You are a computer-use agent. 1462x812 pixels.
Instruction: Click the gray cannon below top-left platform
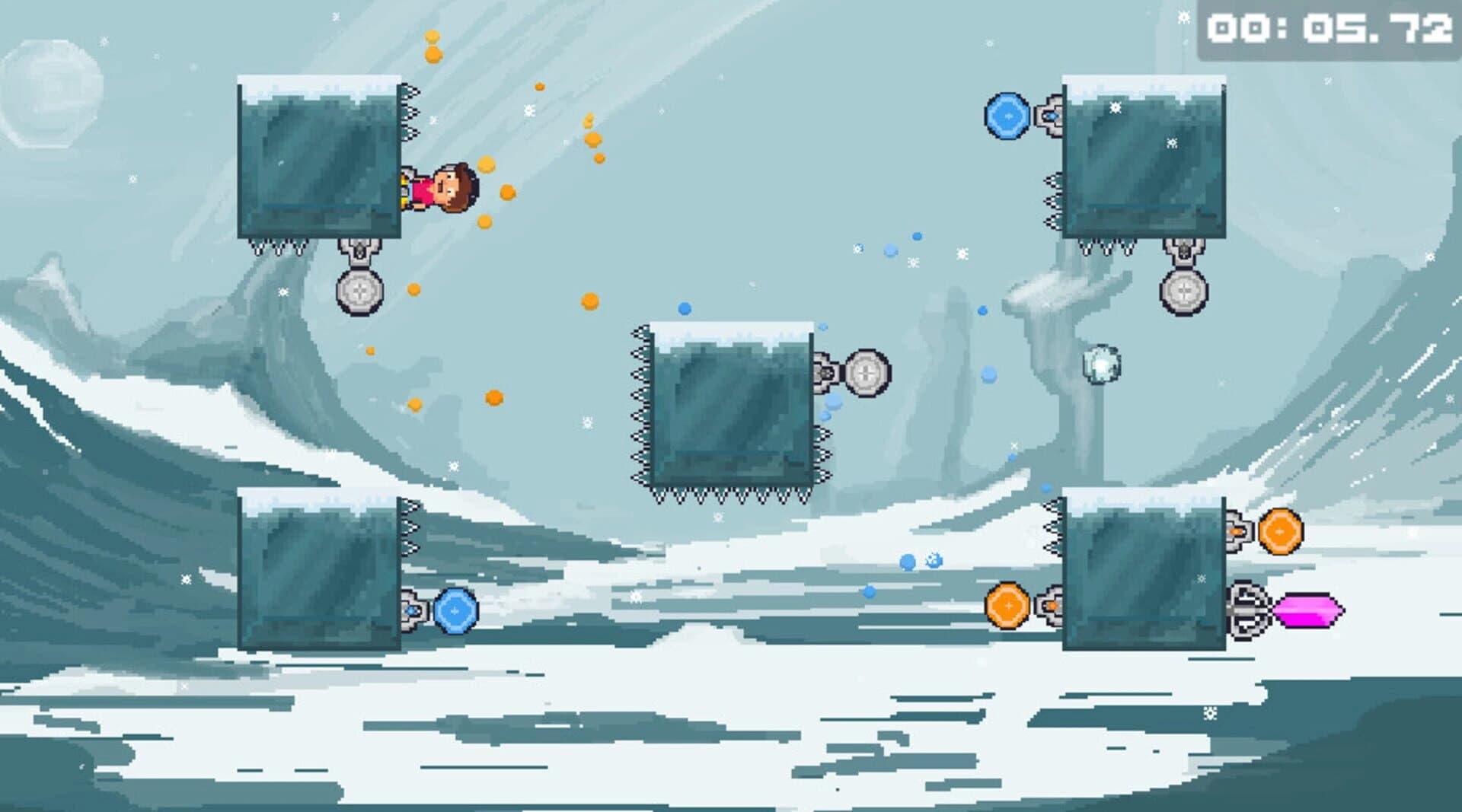coord(358,289)
